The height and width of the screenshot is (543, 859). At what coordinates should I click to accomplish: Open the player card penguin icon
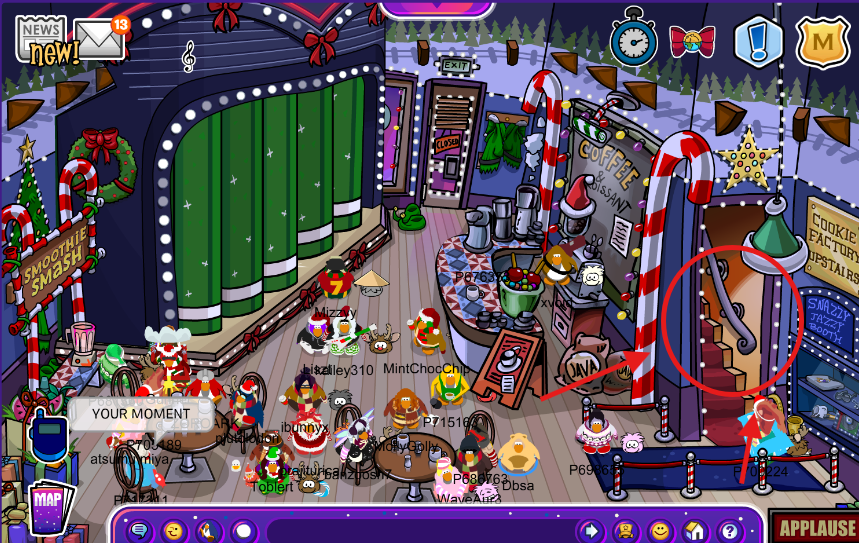pos(626,530)
